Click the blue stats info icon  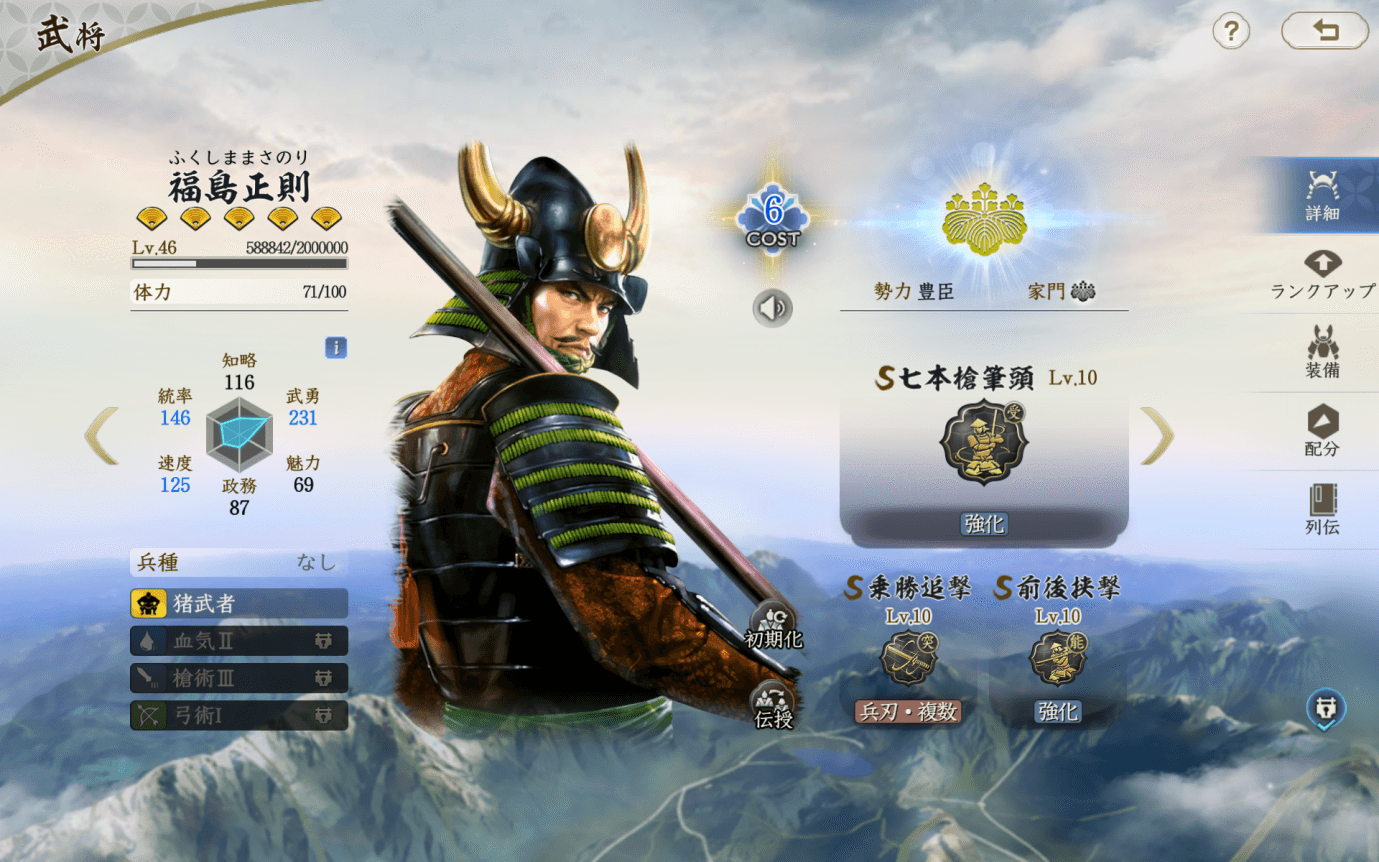pyautogui.click(x=336, y=347)
